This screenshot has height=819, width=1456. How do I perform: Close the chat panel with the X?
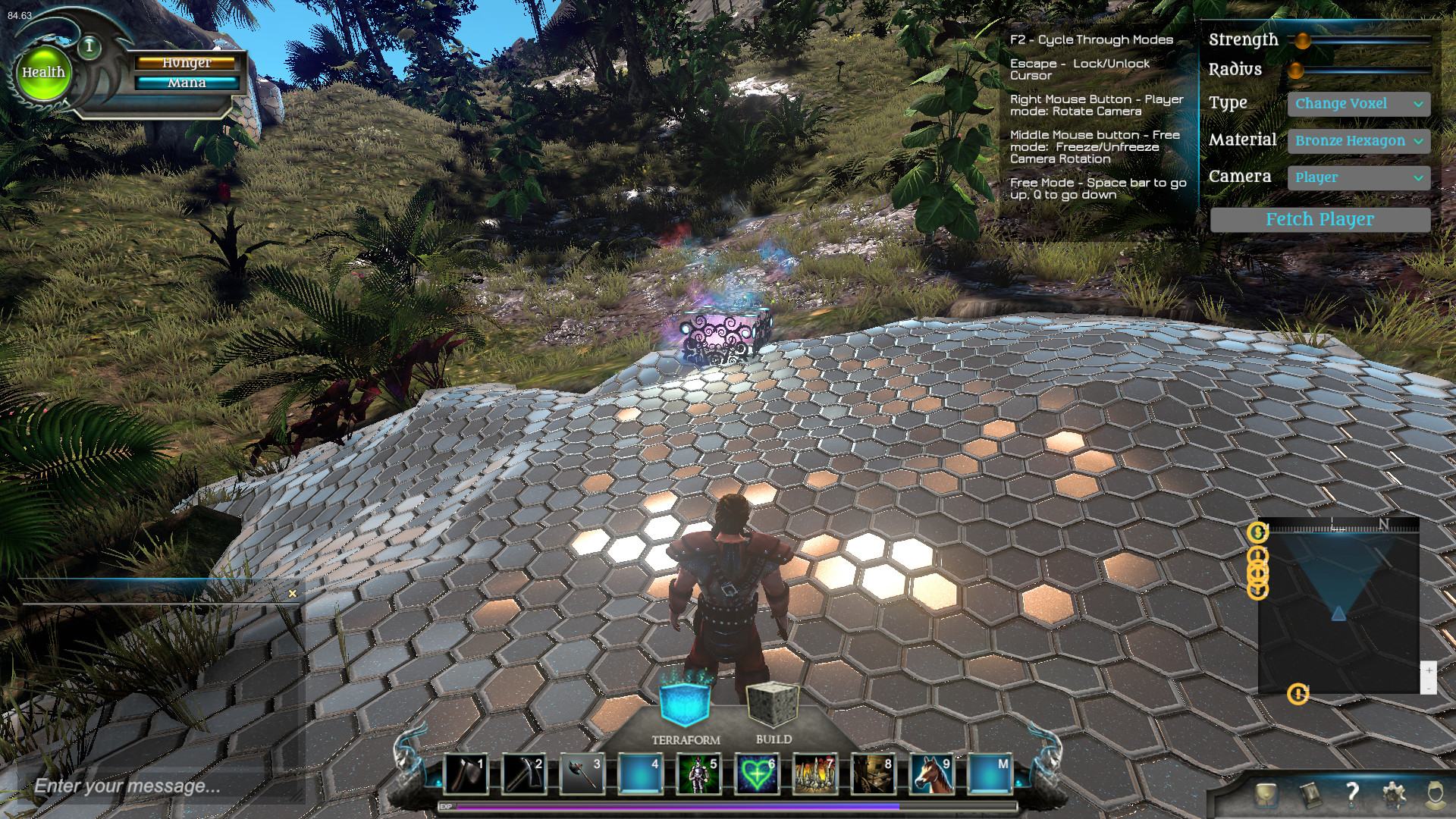[293, 594]
